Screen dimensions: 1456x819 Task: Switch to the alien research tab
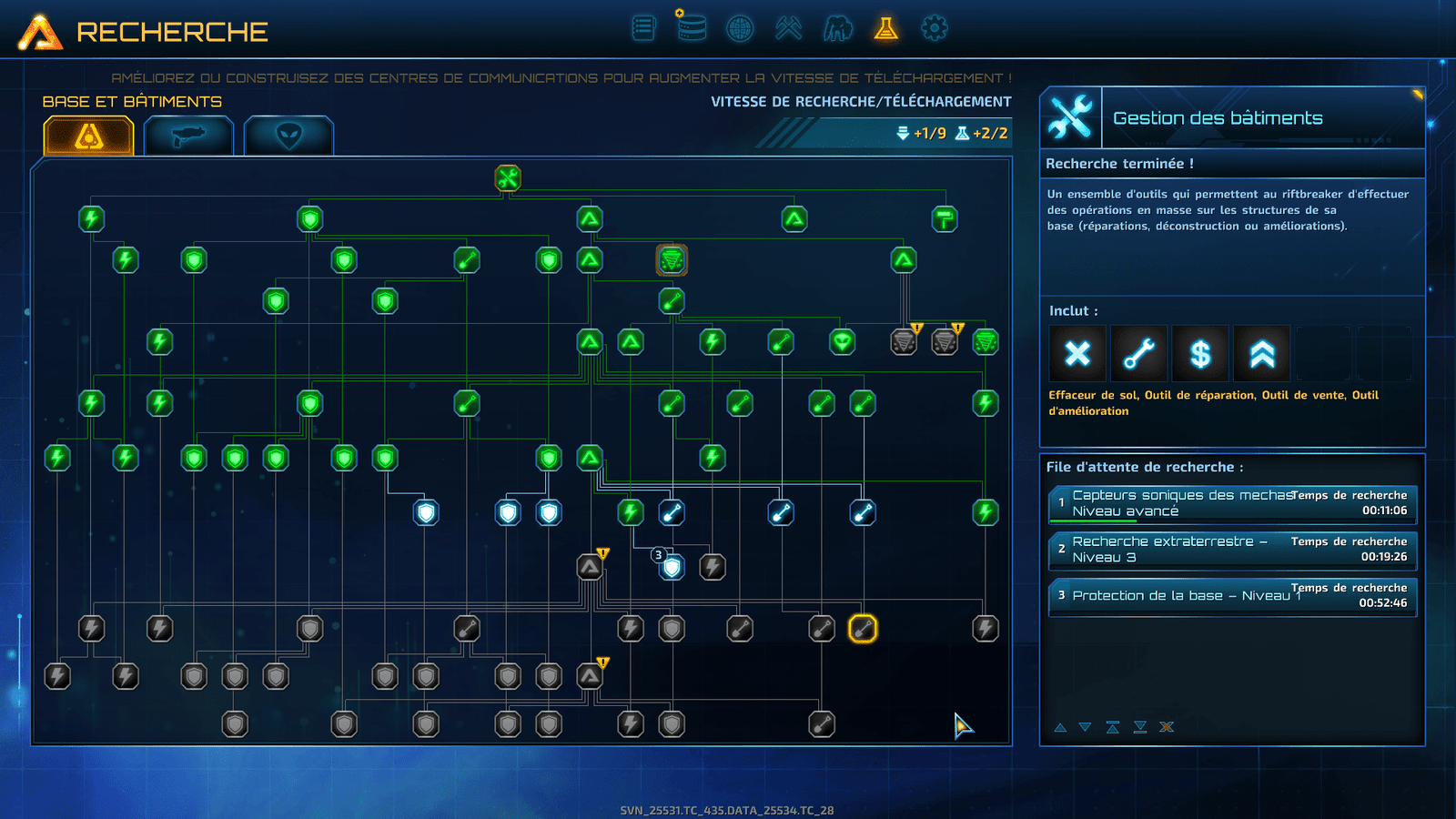288,136
